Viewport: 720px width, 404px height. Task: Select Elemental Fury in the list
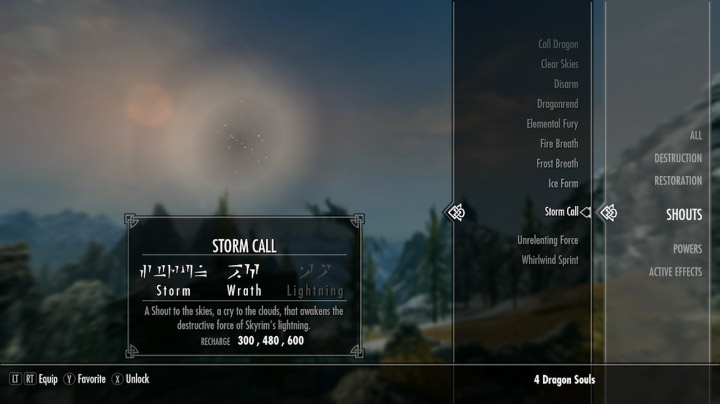(x=552, y=124)
